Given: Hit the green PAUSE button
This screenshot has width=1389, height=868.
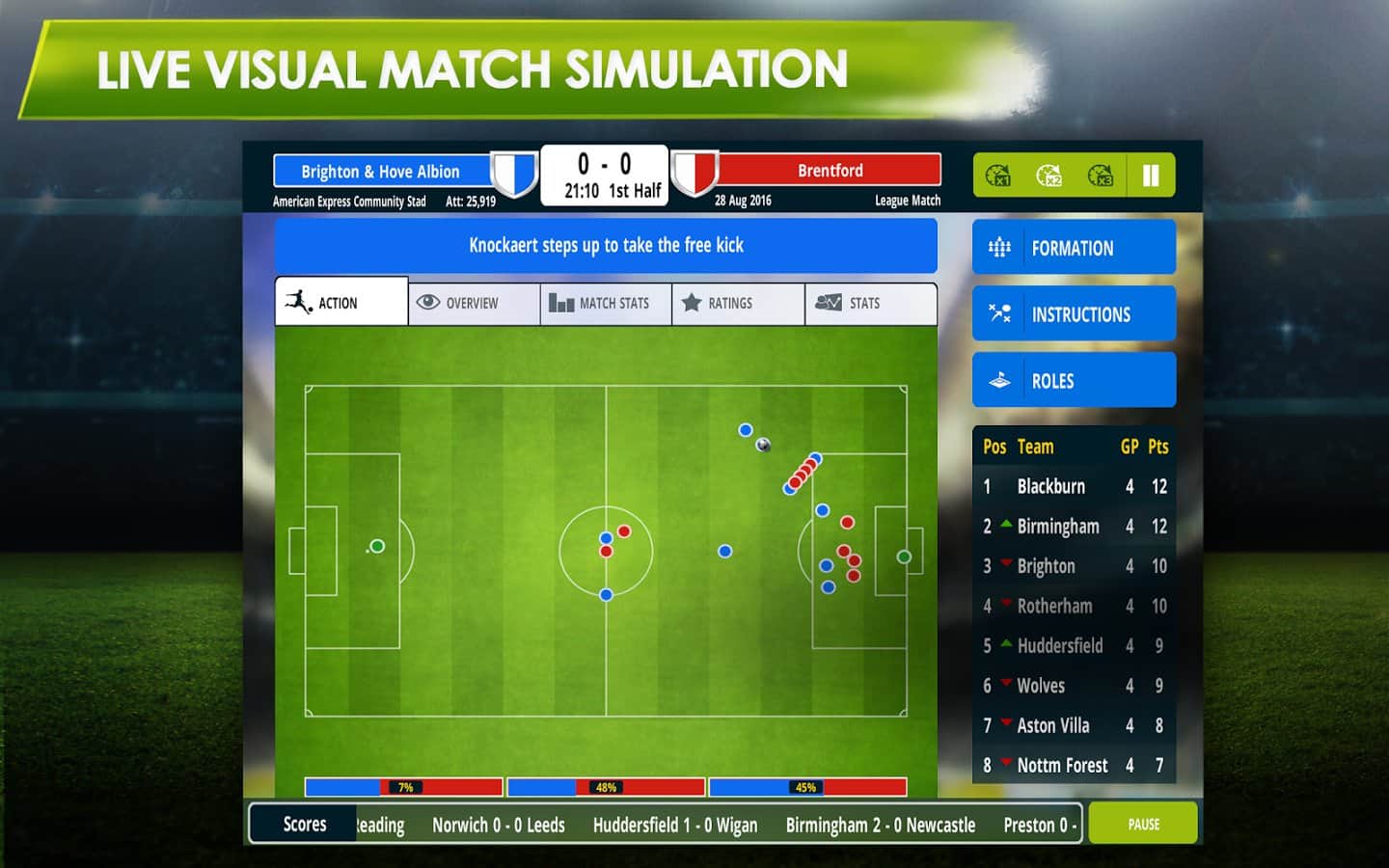Looking at the screenshot, I should click(1143, 825).
